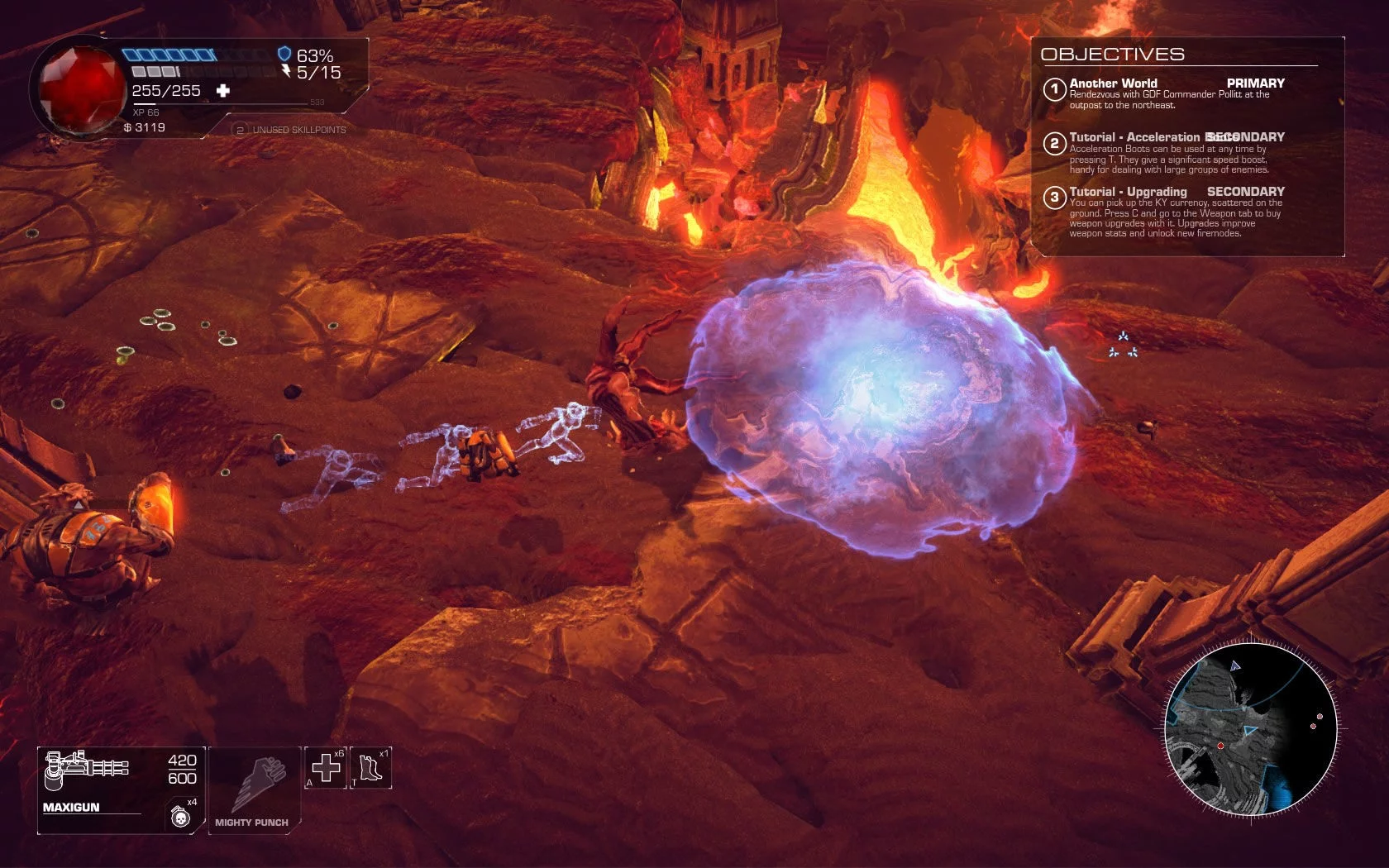Viewport: 1389px width, 868px height.
Task: Open the Another World primary objective
Action: click(x=1113, y=83)
